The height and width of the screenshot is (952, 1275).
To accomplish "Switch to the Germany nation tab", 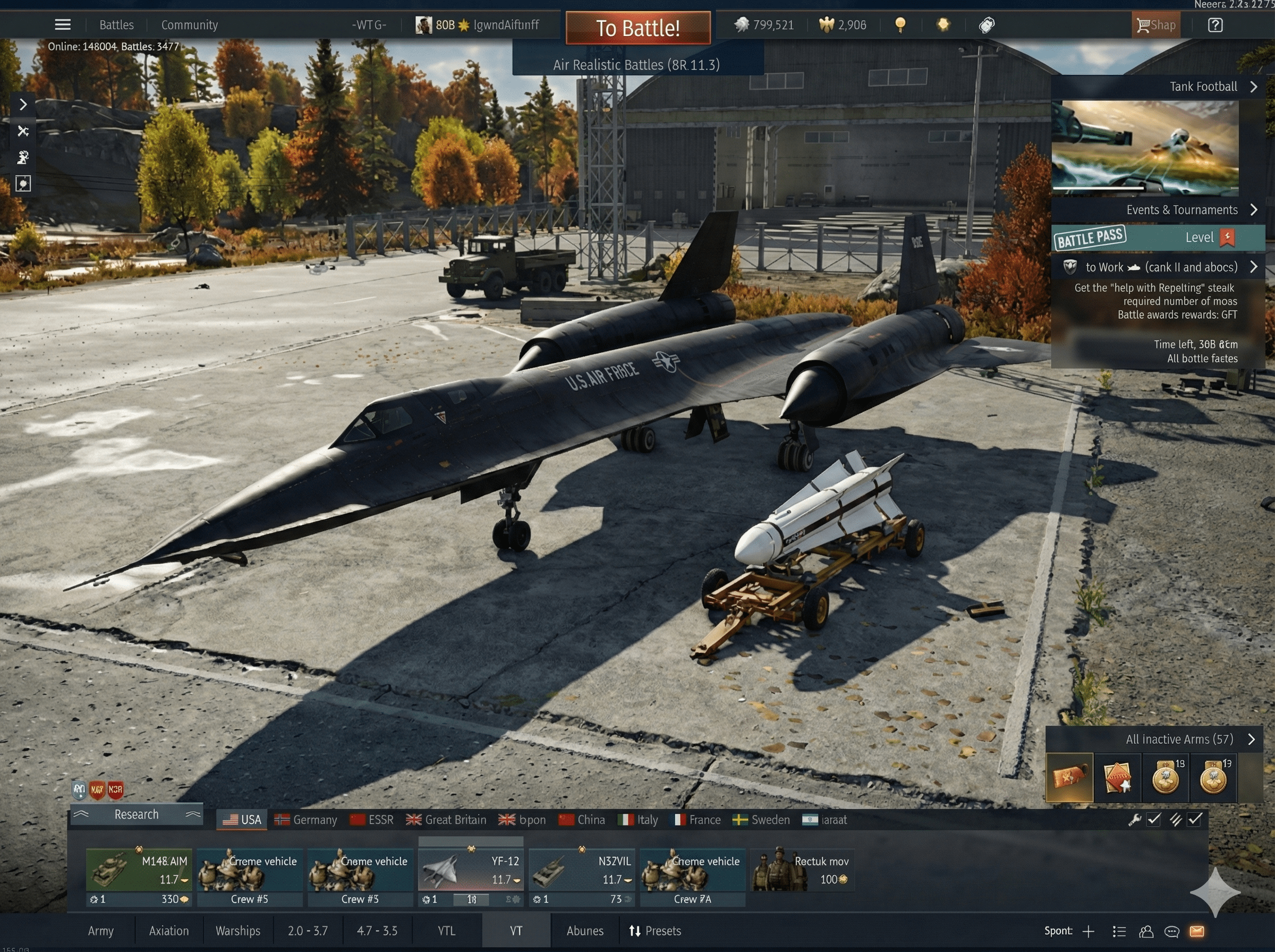I will 306,820.
